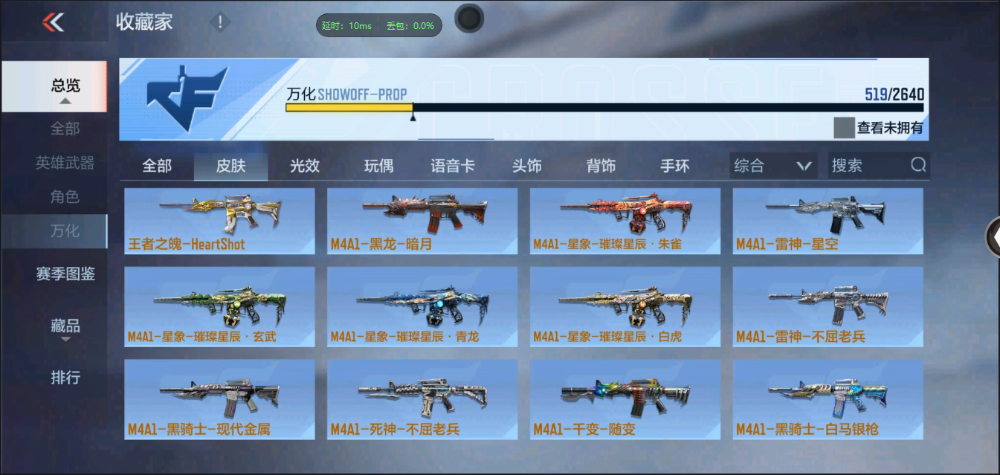
Task: Open 赛季图鉴 from the sidebar
Action: [66, 273]
